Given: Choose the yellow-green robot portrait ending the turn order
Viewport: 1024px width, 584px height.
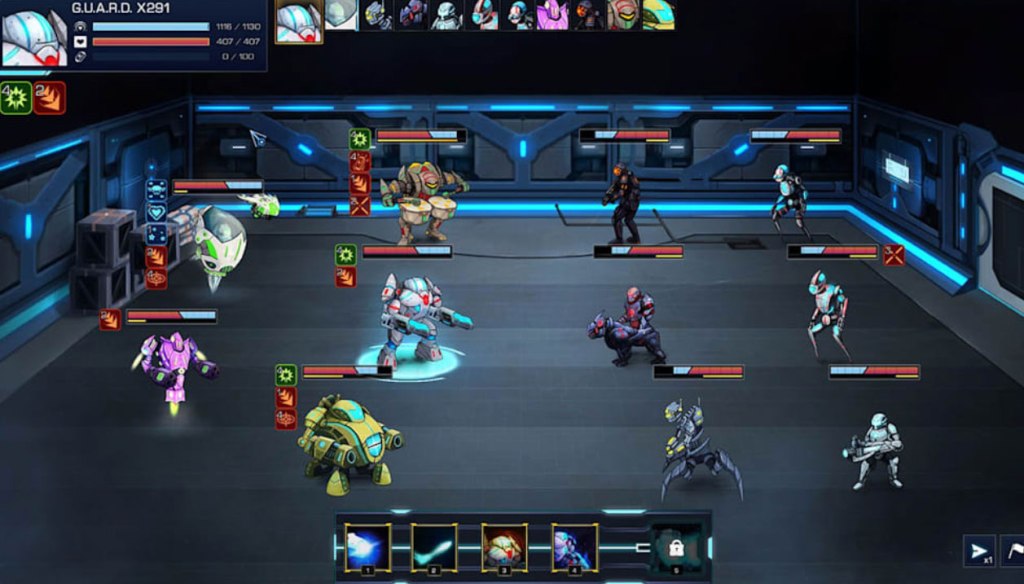Looking at the screenshot, I should point(658,15).
